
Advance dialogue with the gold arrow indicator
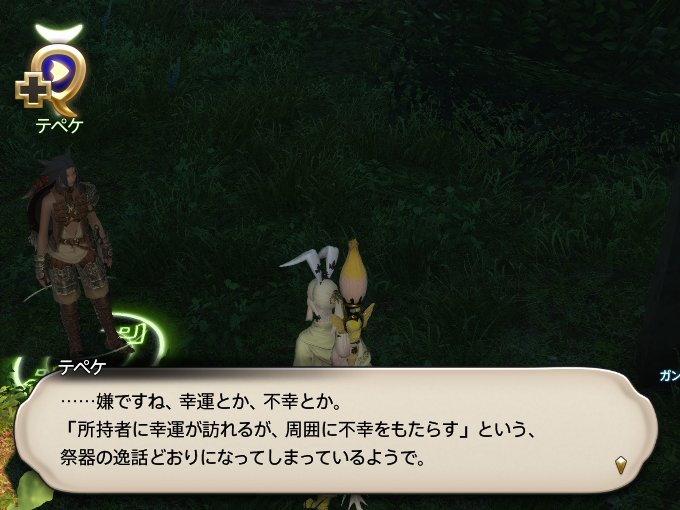click(621, 464)
